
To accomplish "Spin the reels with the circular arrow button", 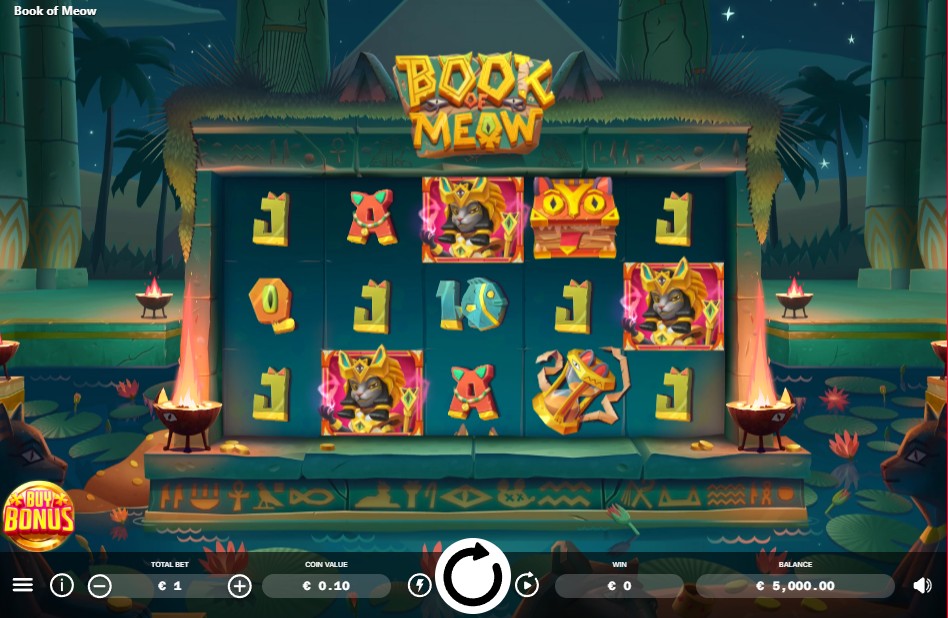I will pos(473,576).
